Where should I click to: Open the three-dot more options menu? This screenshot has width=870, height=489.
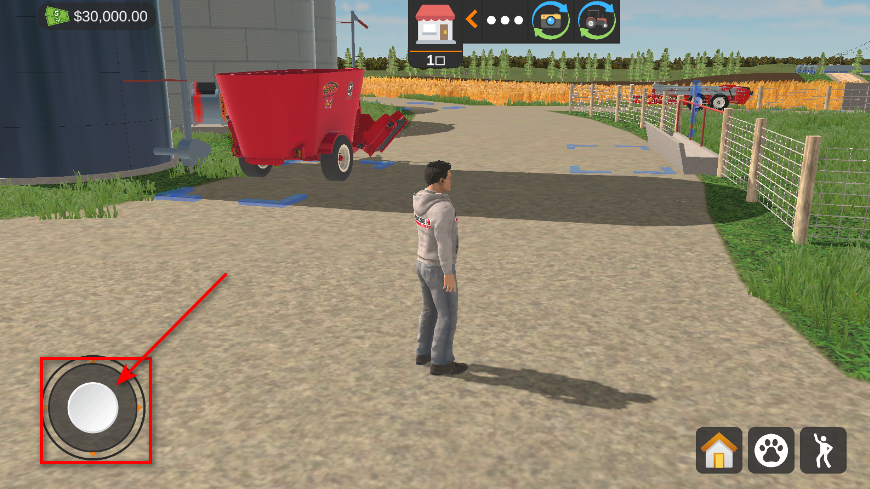(x=505, y=20)
